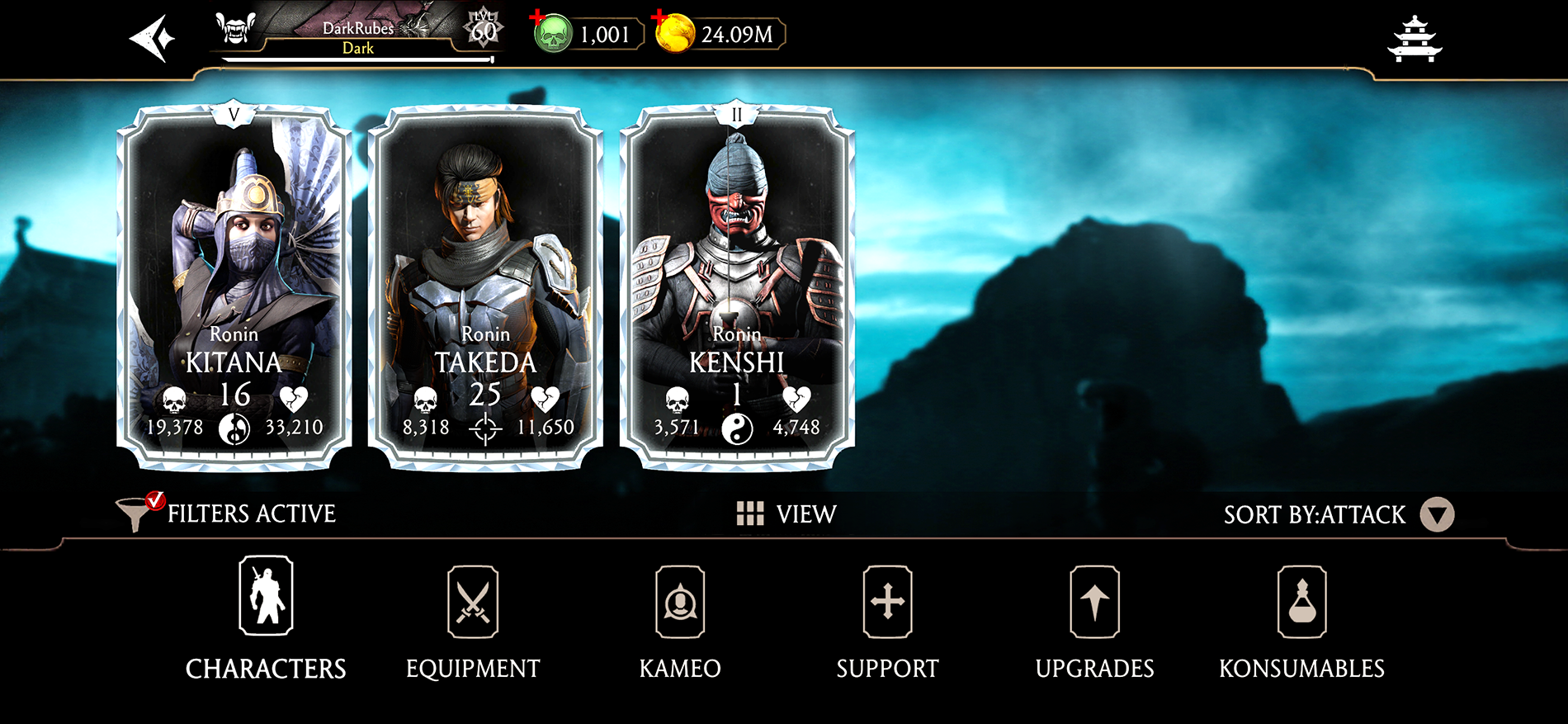Choose the Ronin Takeda card

coord(485,287)
